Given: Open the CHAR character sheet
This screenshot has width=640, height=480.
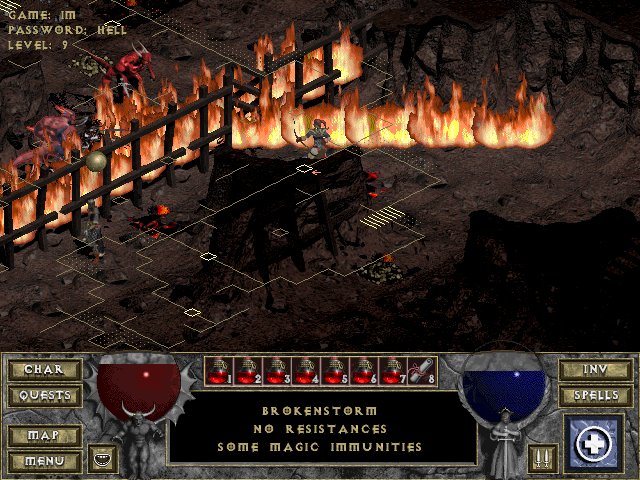Looking at the screenshot, I should tap(43, 370).
